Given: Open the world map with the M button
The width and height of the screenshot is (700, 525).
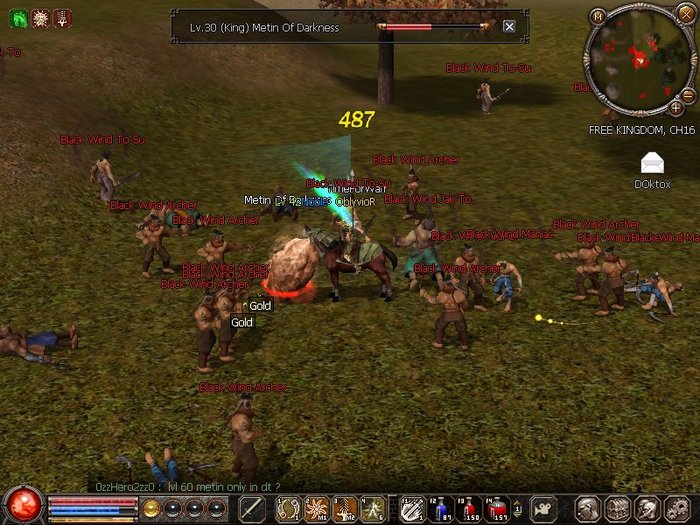Looking at the screenshot, I should (598, 16).
